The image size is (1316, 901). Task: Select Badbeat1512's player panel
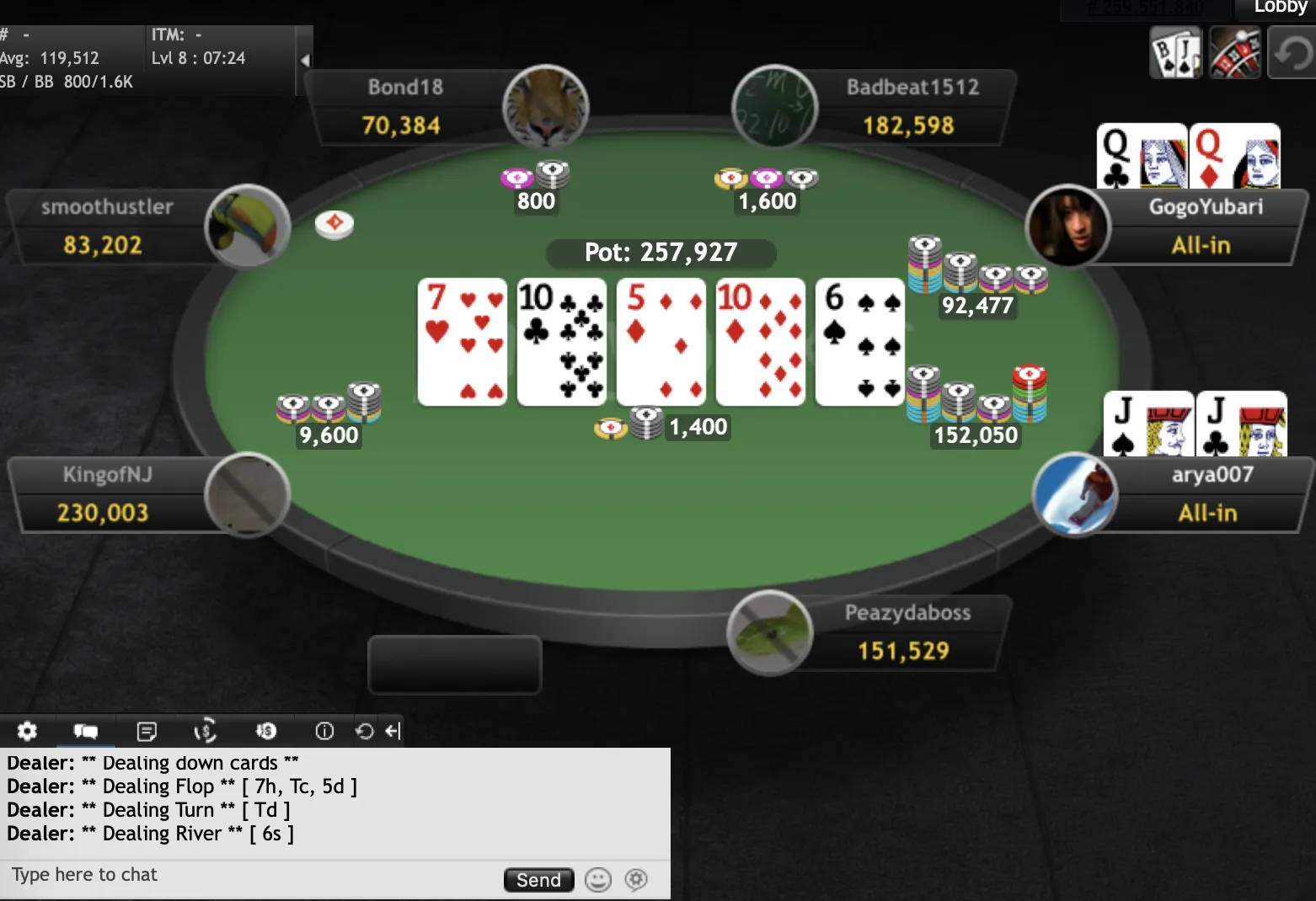click(x=912, y=107)
